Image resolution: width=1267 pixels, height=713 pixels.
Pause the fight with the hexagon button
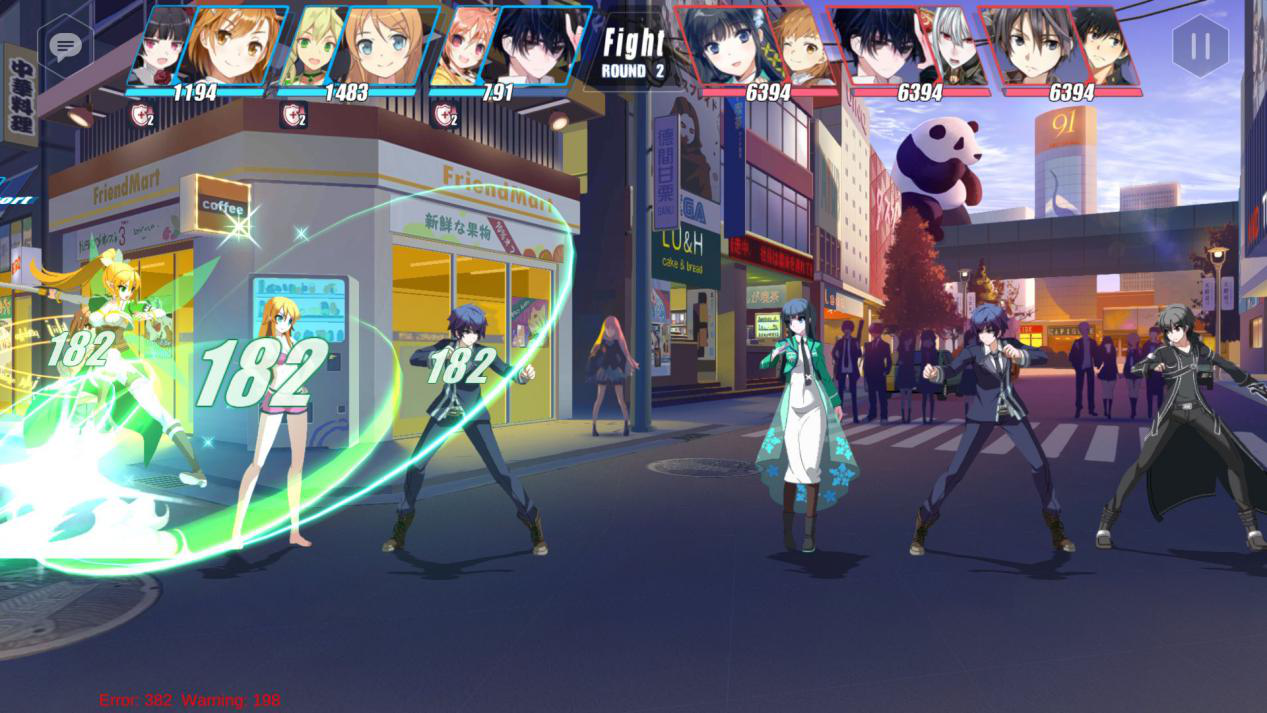click(x=1200, y=46)
